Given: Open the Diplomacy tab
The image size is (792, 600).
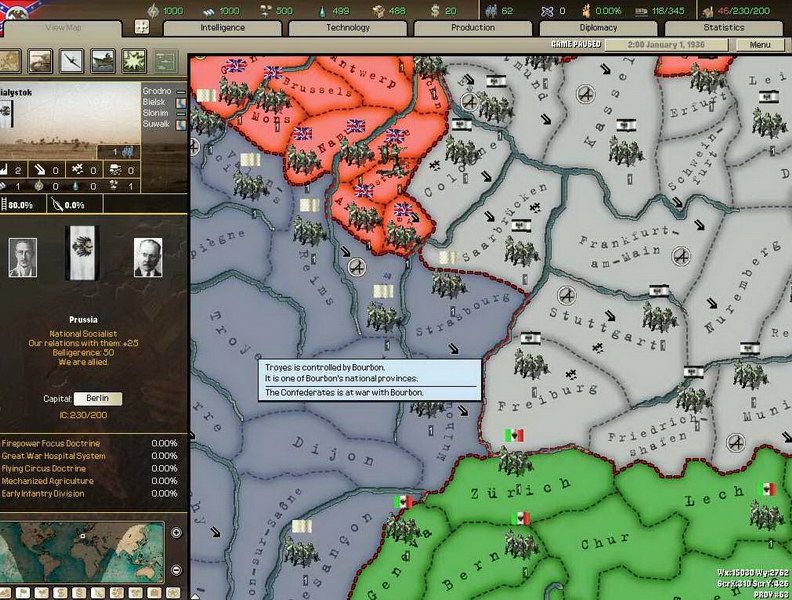Looking at the screenshot, I should [x=599, y=28].
